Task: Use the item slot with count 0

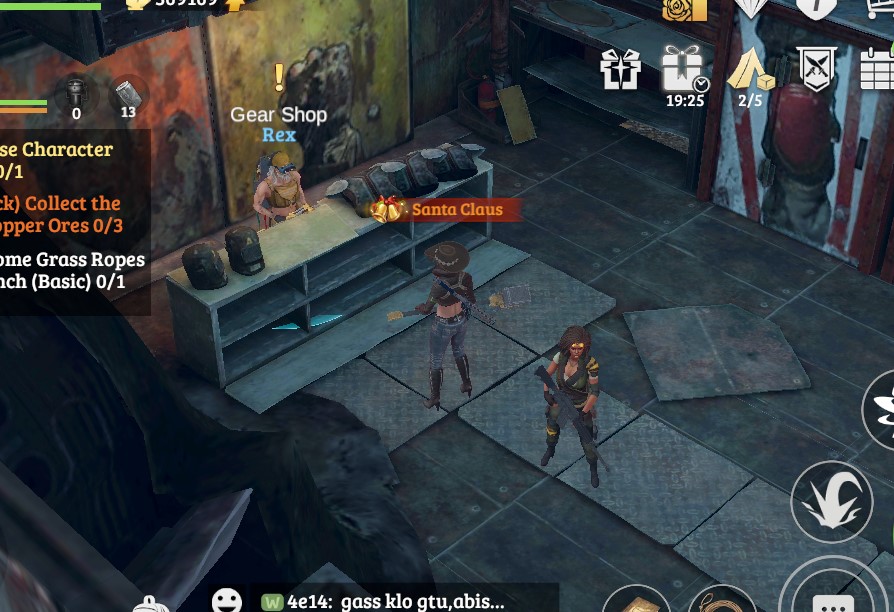Action: coord(76,97)
